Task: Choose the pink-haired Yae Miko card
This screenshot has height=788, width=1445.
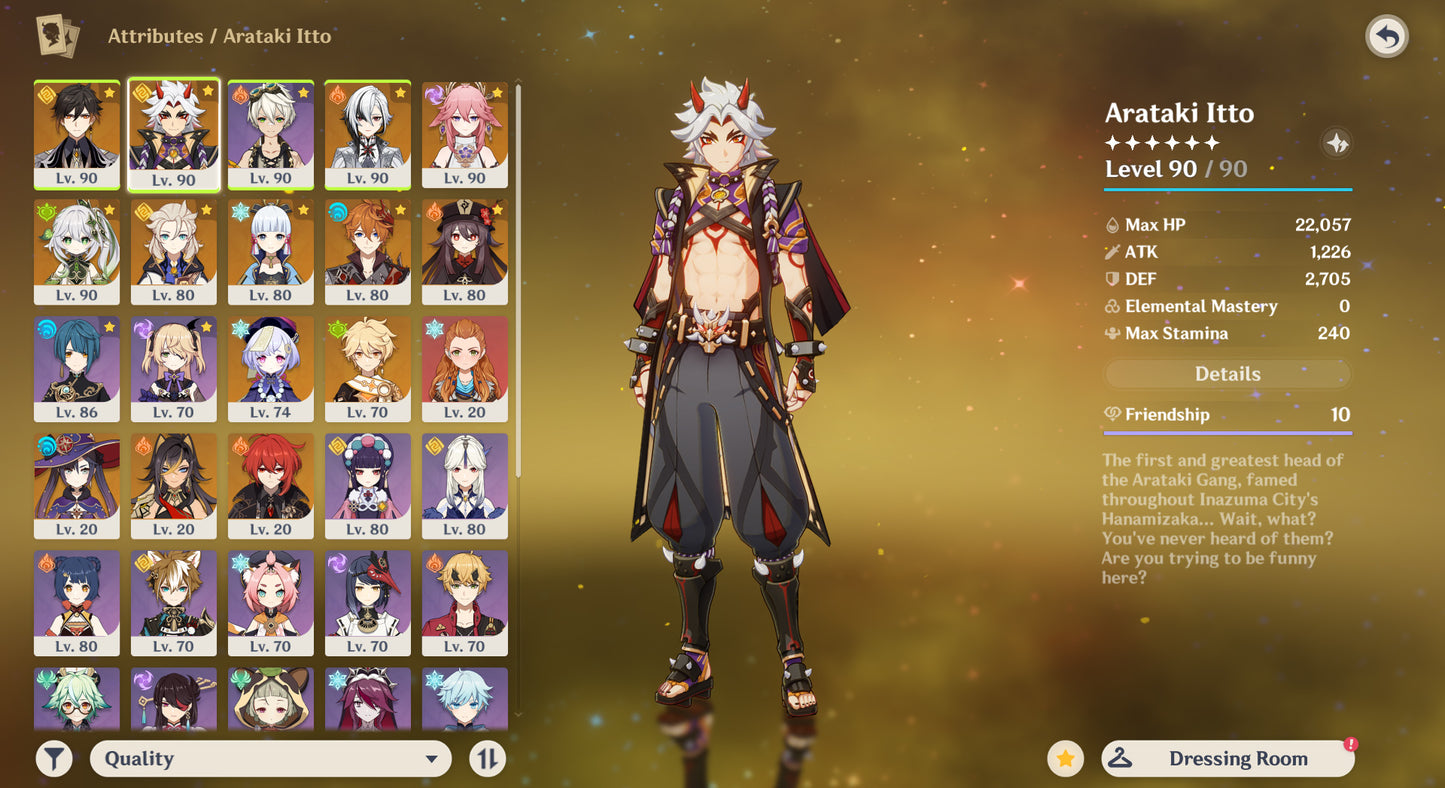Action: pos(464,135)
